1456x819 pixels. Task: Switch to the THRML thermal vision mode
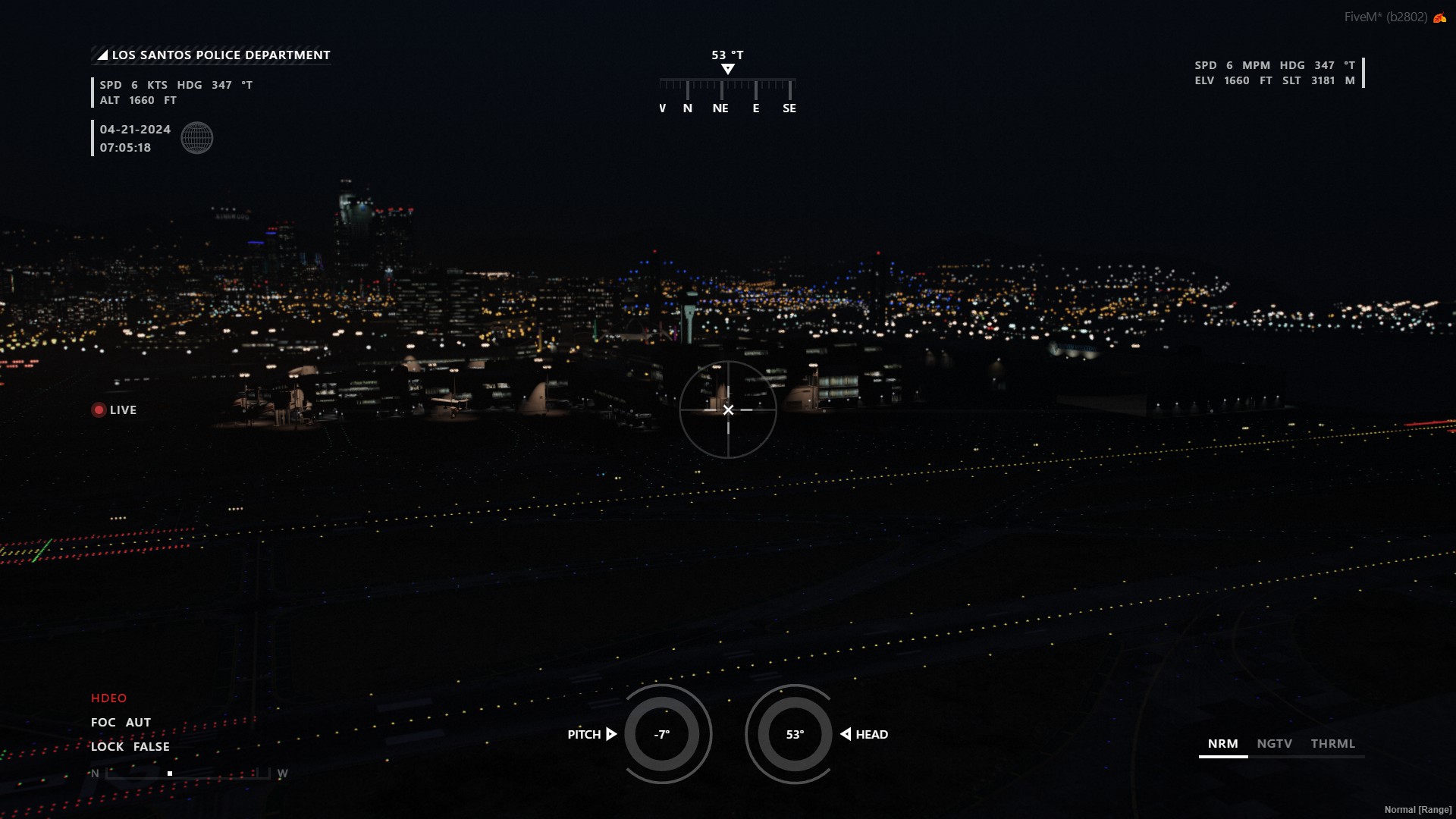[x=1334, y=744]
